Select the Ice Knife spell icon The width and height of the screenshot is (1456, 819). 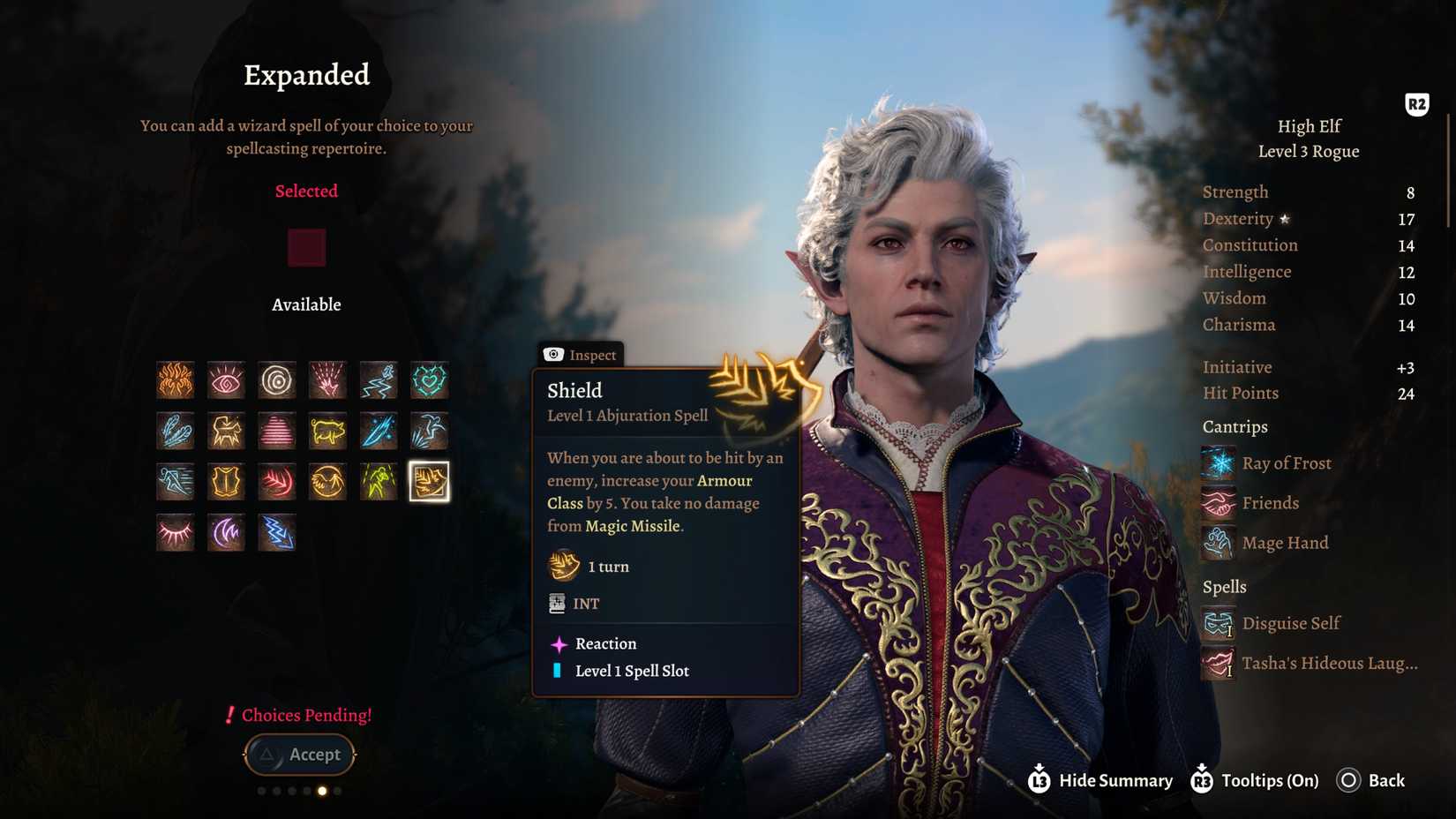[379, 432]
